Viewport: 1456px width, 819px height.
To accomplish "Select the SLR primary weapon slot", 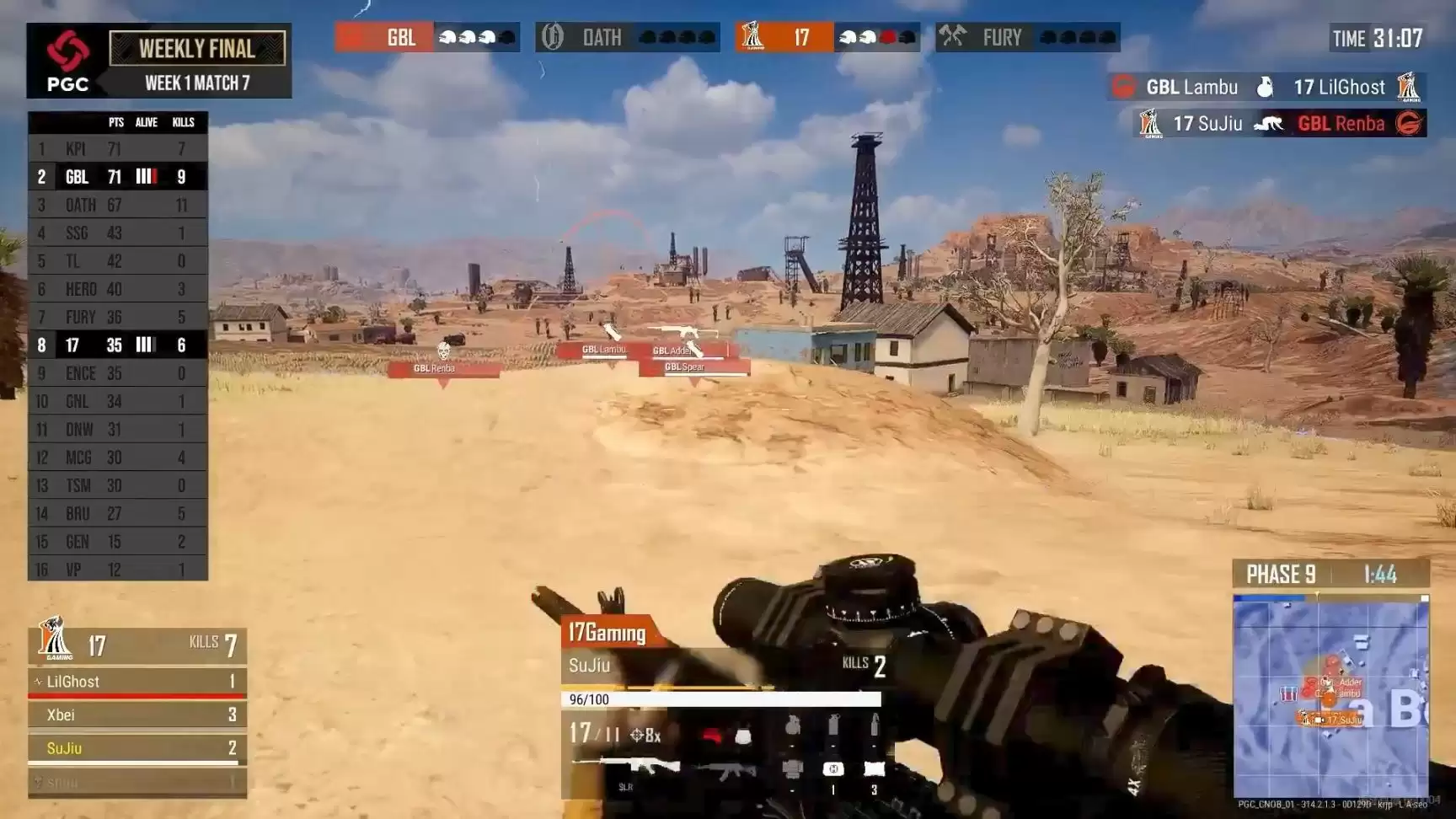I will coord(626,768).
